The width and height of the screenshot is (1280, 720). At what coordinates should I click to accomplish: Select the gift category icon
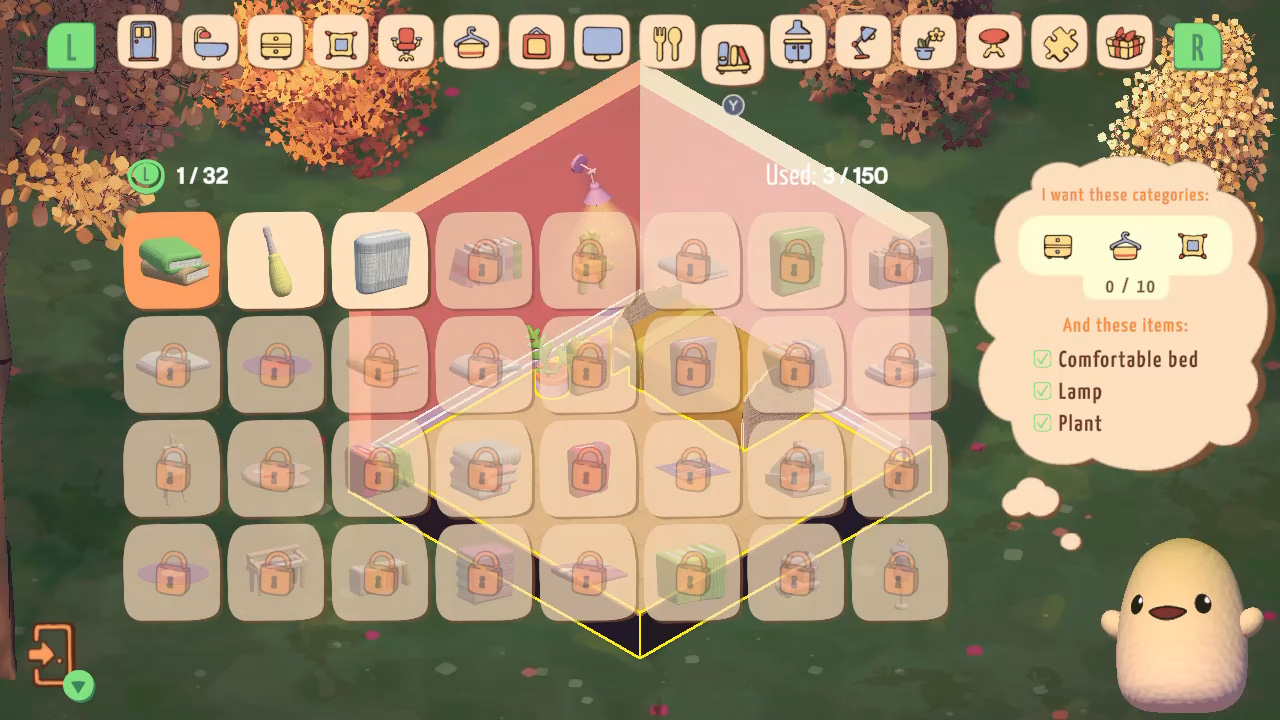[x=1124, y=44]
